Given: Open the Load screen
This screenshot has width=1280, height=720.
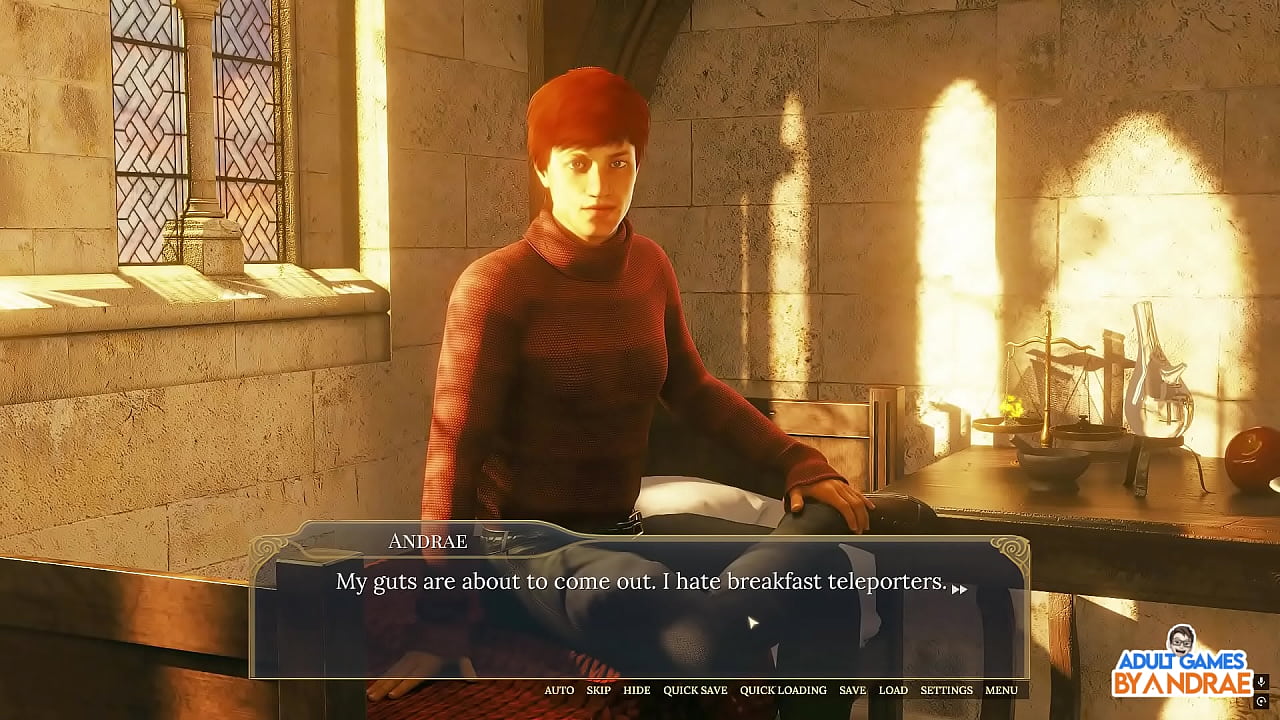Looking at the screenshot, I should coord(893,690).
